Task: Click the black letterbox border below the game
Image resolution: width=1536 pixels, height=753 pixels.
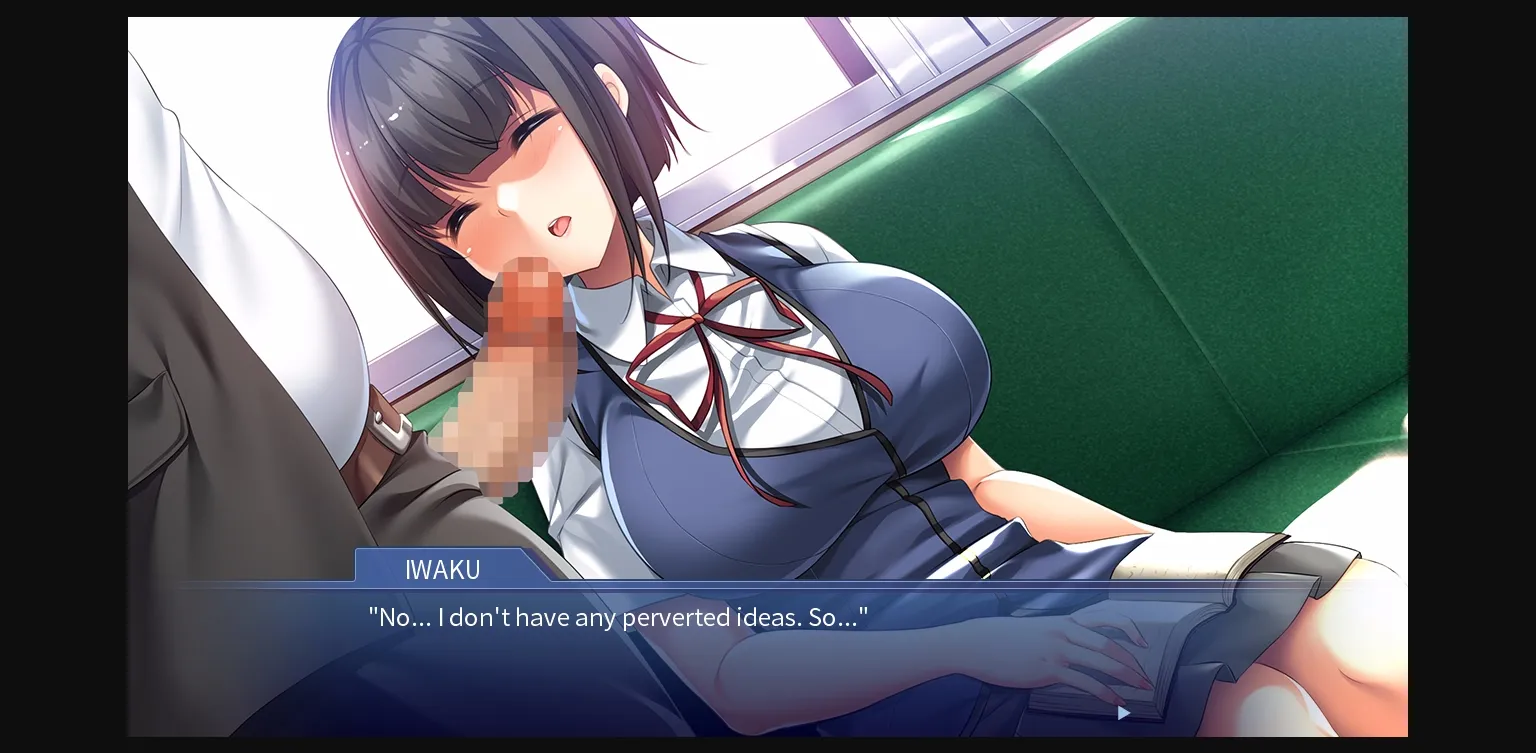Action: [768, 745]
